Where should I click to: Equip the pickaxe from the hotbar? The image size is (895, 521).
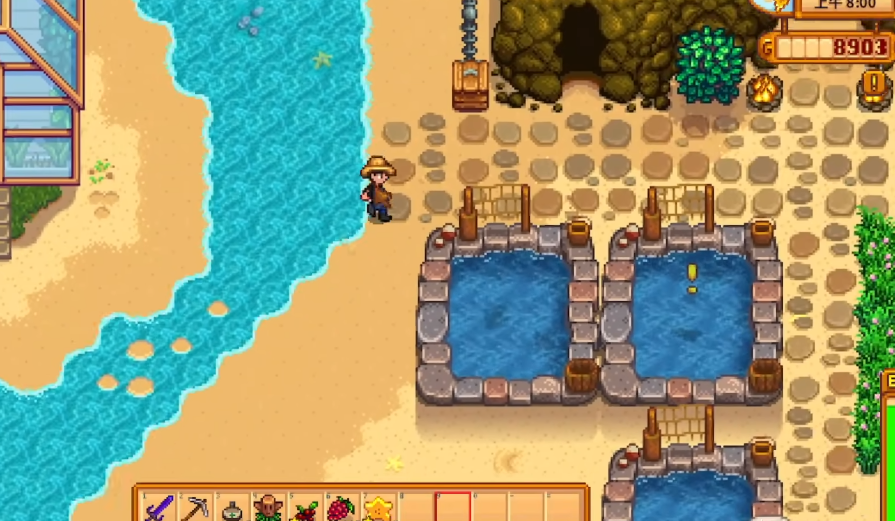(196, 508)
